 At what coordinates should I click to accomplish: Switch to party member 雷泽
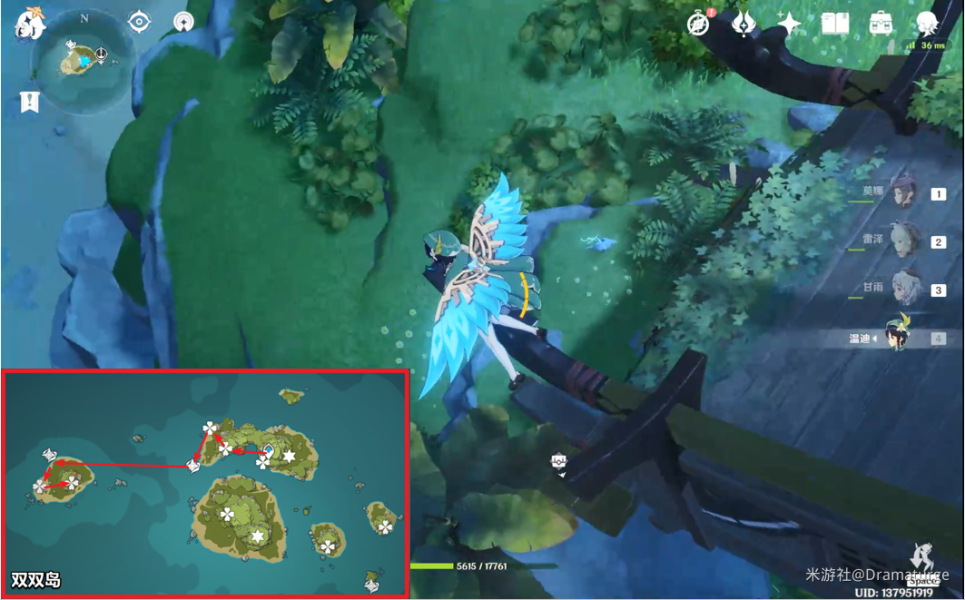coord(906,241)
